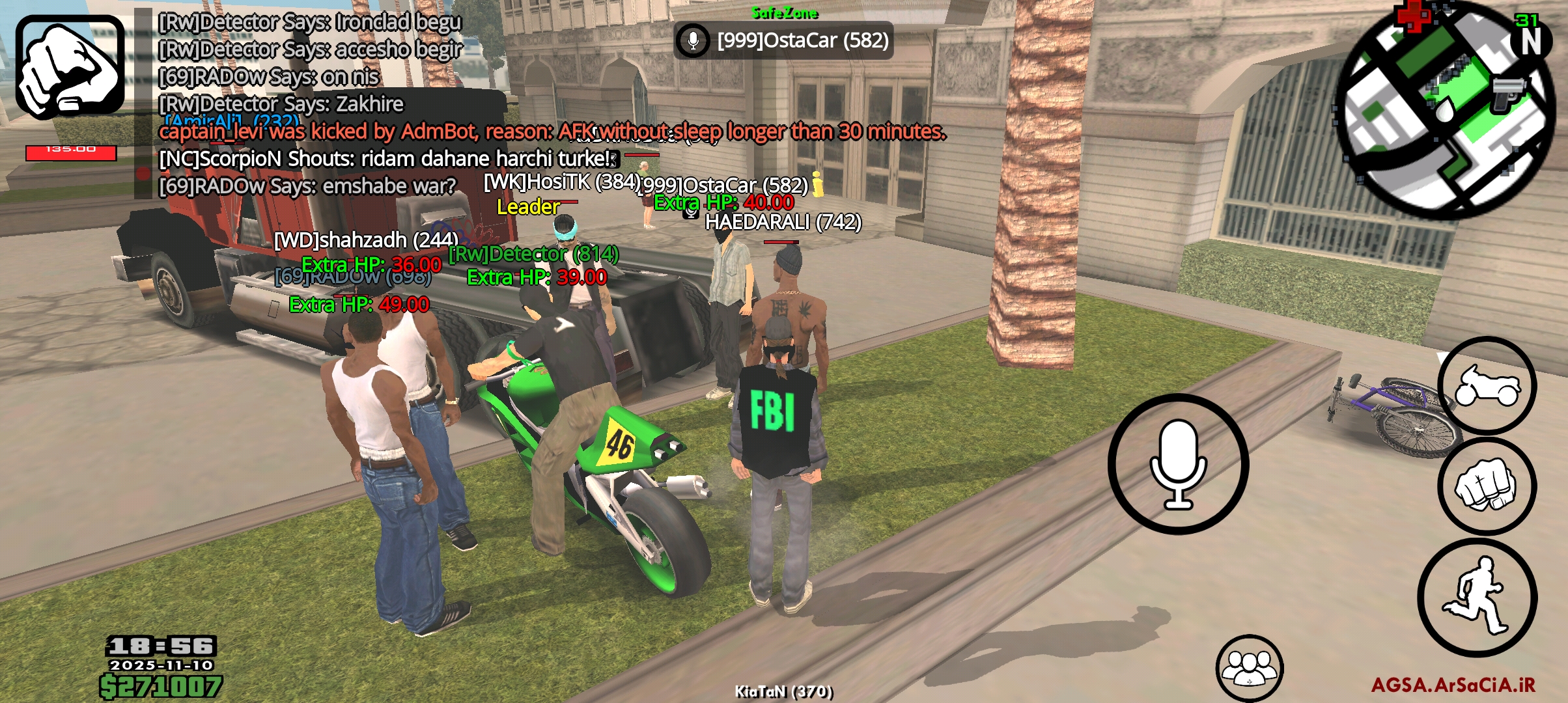Screen dimensions: 1568x703
Task: Tap the green 31 counter beside the radar
Action: click(x=1528, y=21)
